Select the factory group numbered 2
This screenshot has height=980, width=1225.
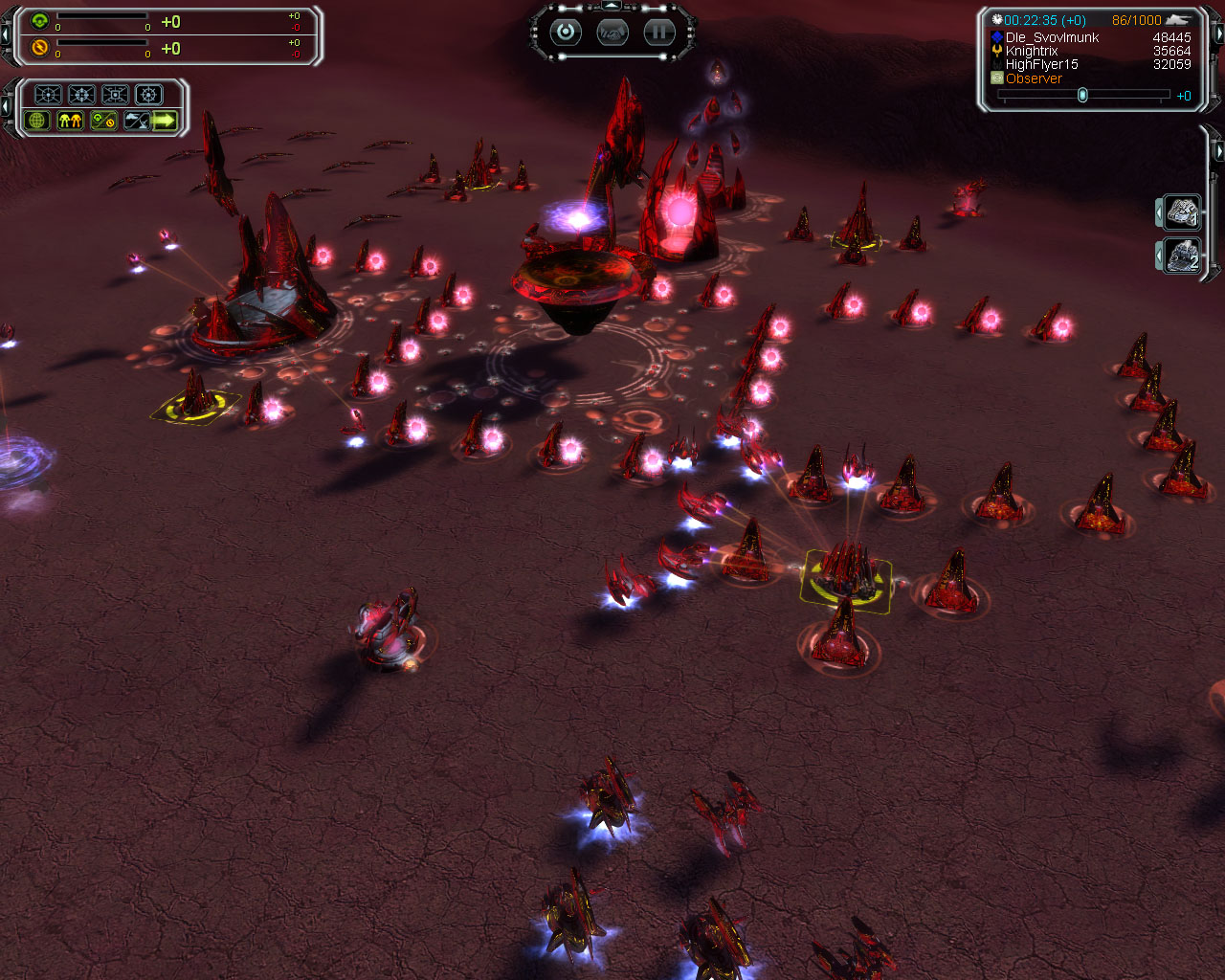[x=1183, y=256]
